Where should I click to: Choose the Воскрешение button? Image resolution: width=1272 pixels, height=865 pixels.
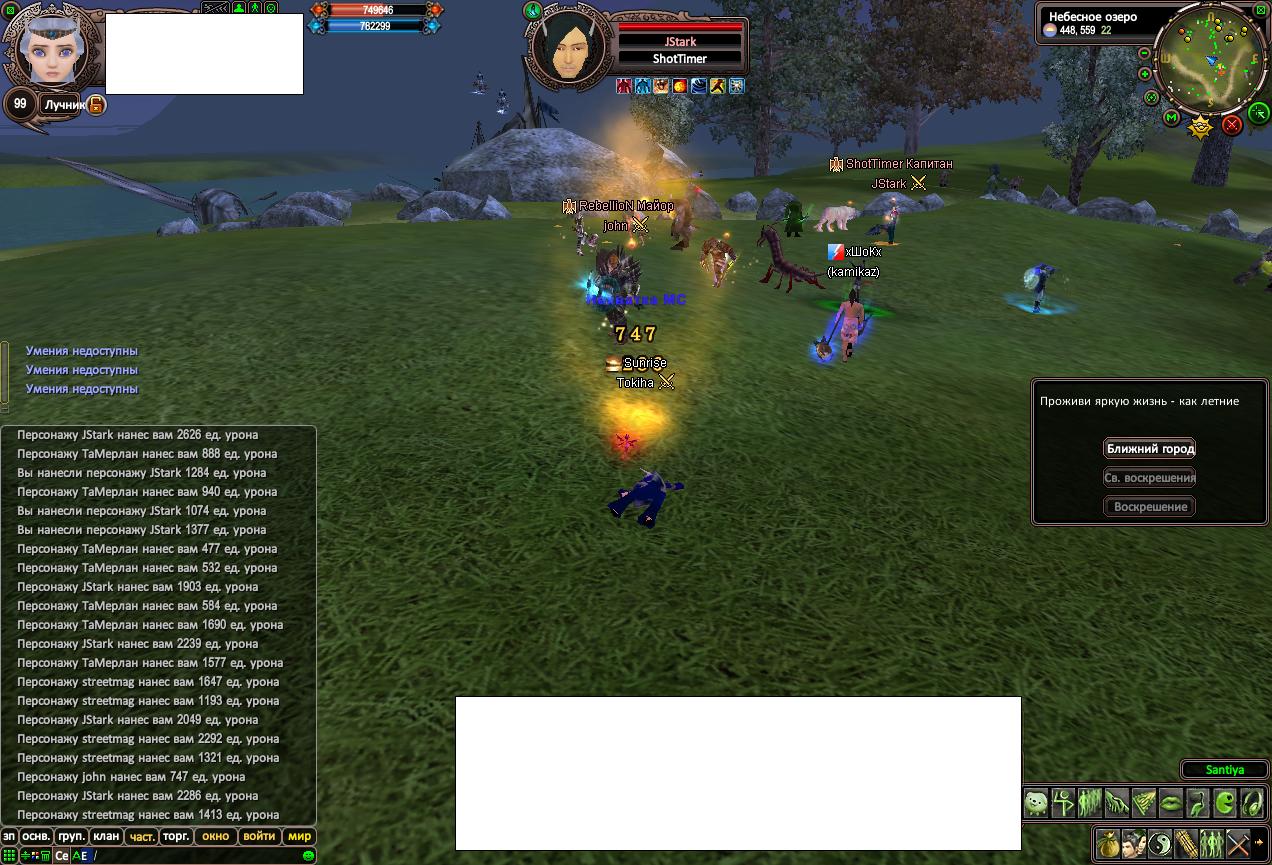(1150, 507)
